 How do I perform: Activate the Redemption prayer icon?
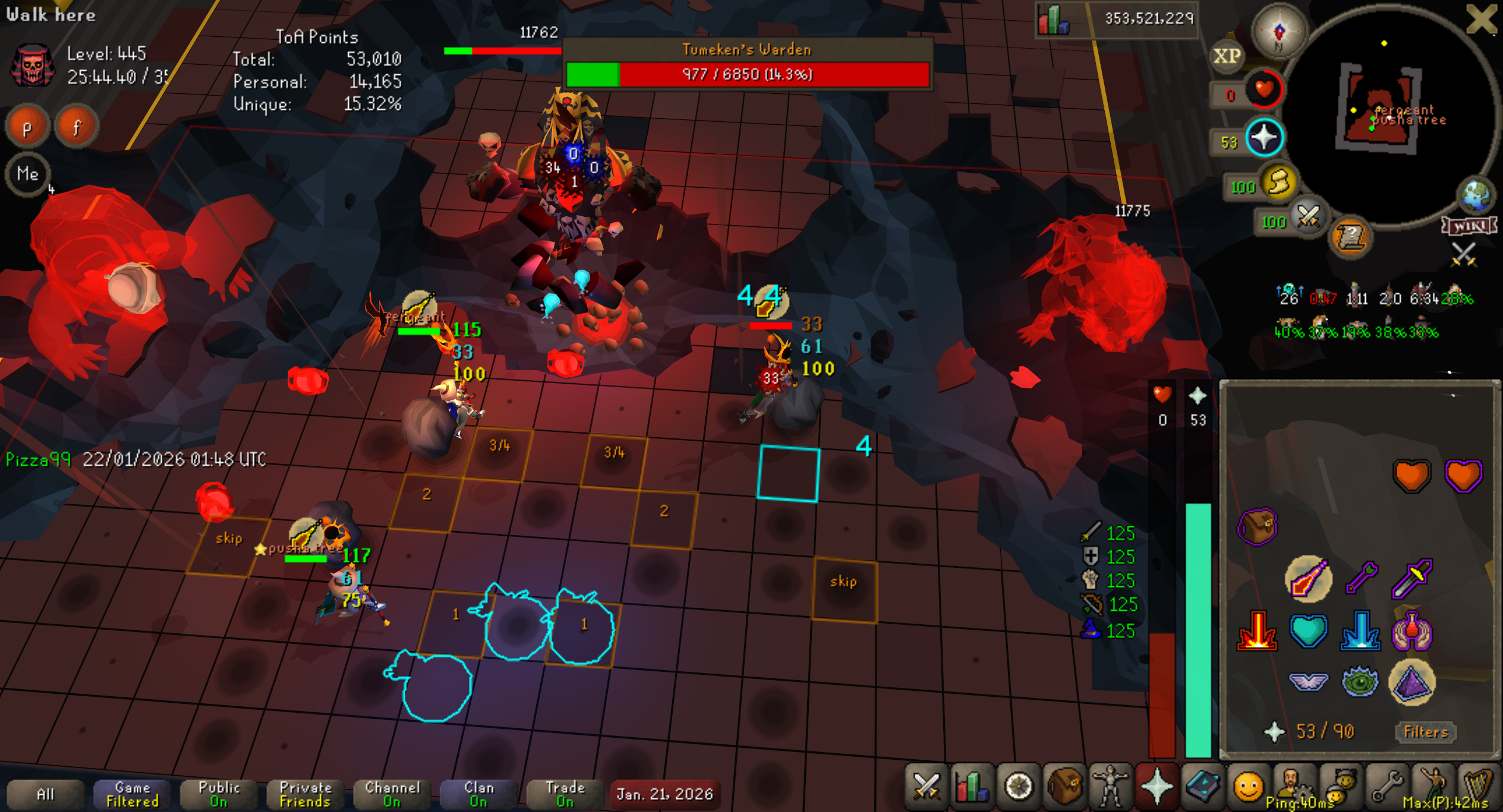click(x=1308, y=631)
